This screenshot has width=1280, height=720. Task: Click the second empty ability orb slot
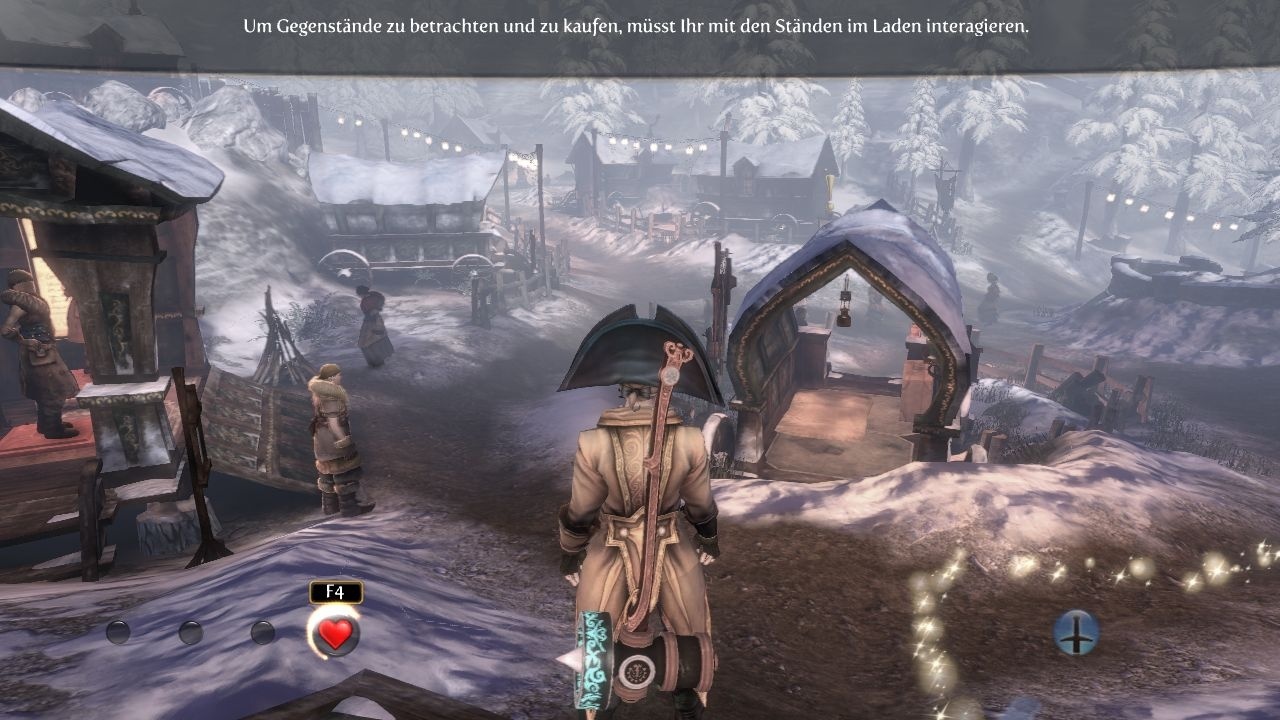(x=190, y=633)
